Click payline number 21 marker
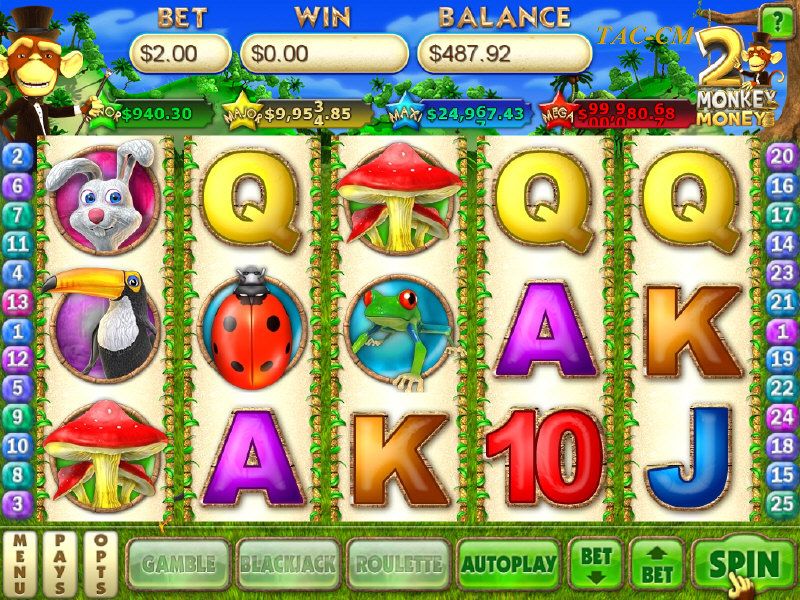 782,300
